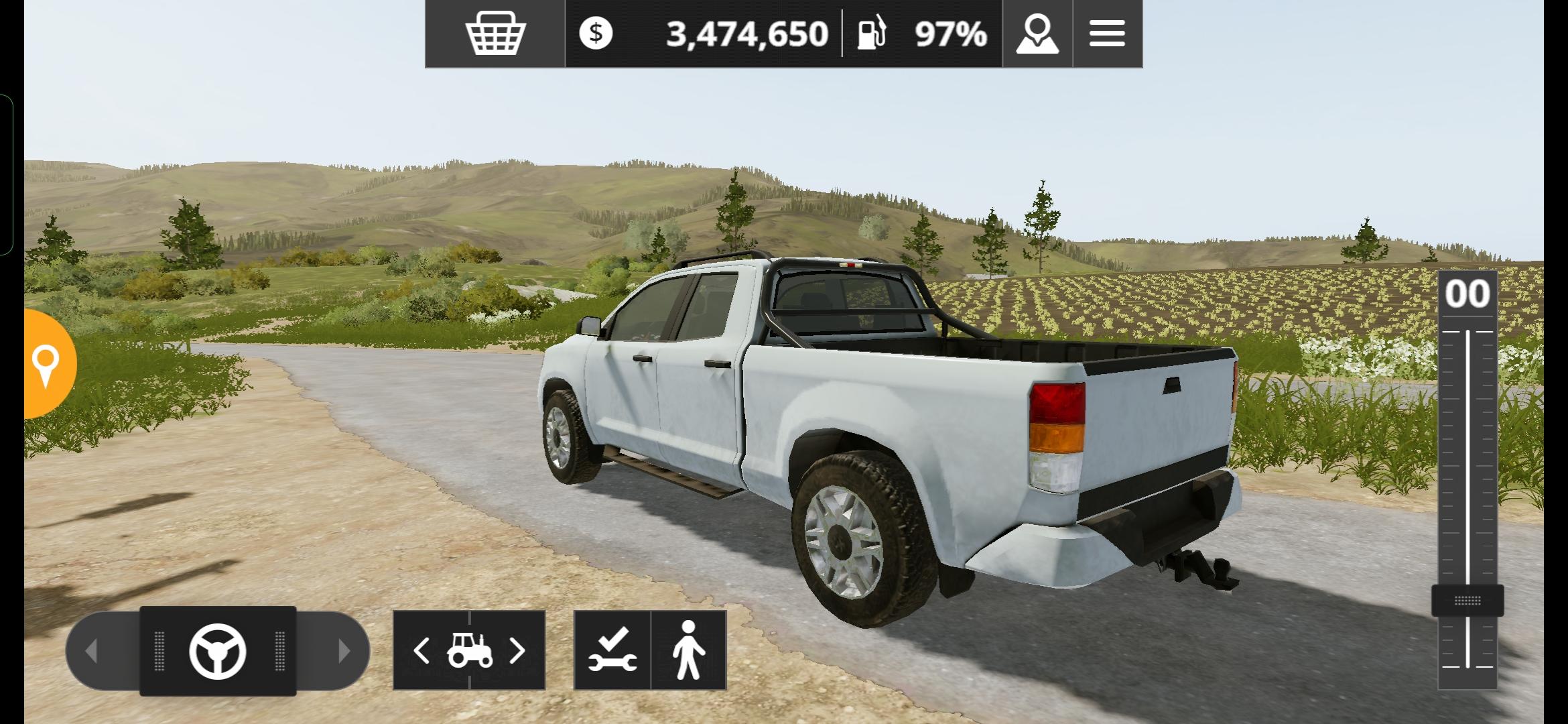The width and height of the screenshot is (1568, 724).
Task: Tap the throttle slider handle
Action: coord(1467,600)
